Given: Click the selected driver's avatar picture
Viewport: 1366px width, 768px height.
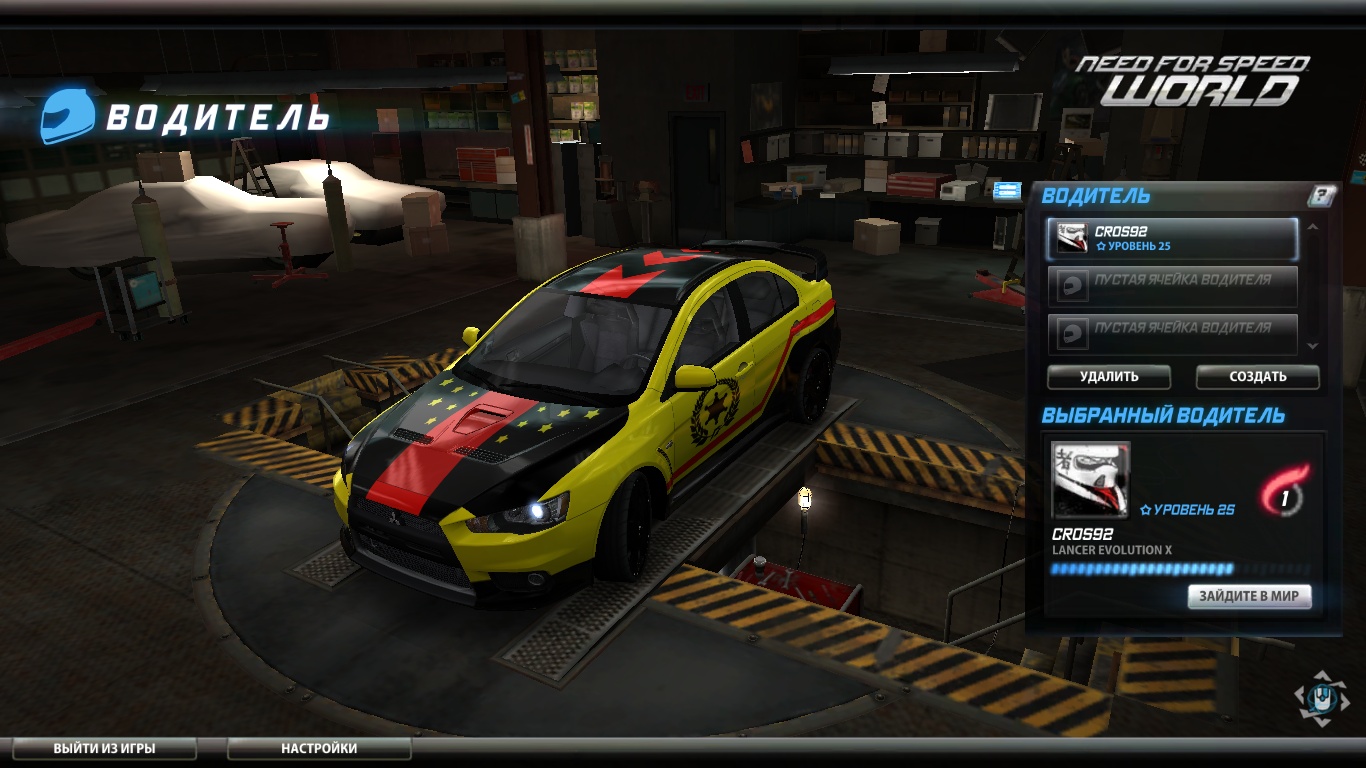Looking at the screenshot, I should click(1090, 479).
